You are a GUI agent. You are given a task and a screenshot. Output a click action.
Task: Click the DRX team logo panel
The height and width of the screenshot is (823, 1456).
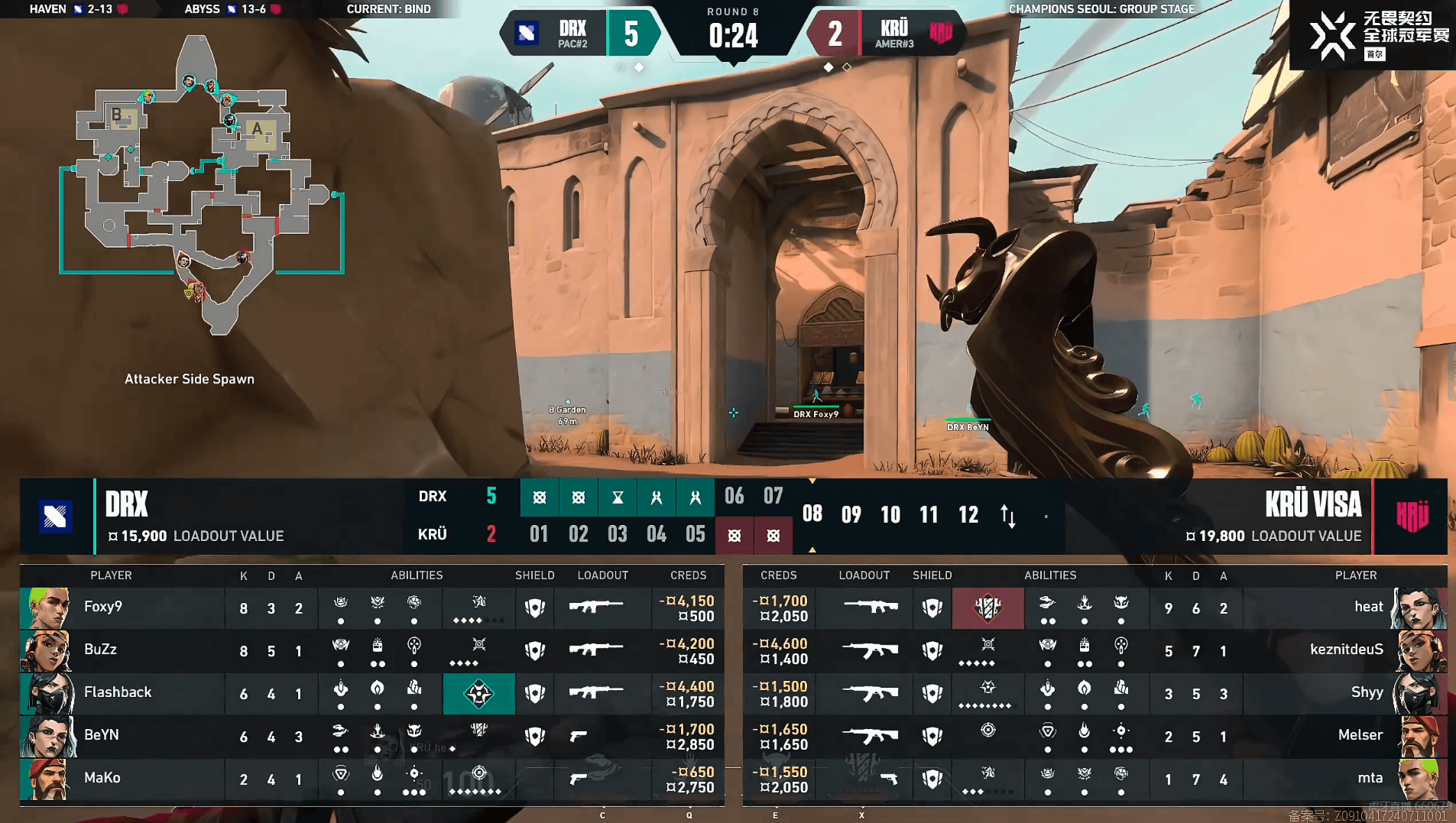pos(56,517)
